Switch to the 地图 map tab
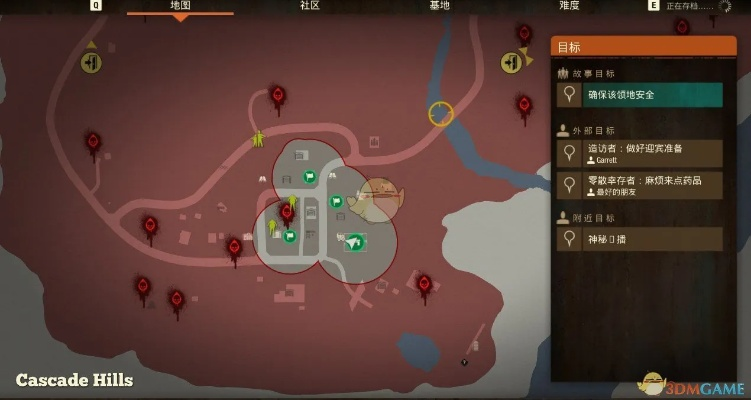The image size is (751, 400). click(x=181, y=6)
